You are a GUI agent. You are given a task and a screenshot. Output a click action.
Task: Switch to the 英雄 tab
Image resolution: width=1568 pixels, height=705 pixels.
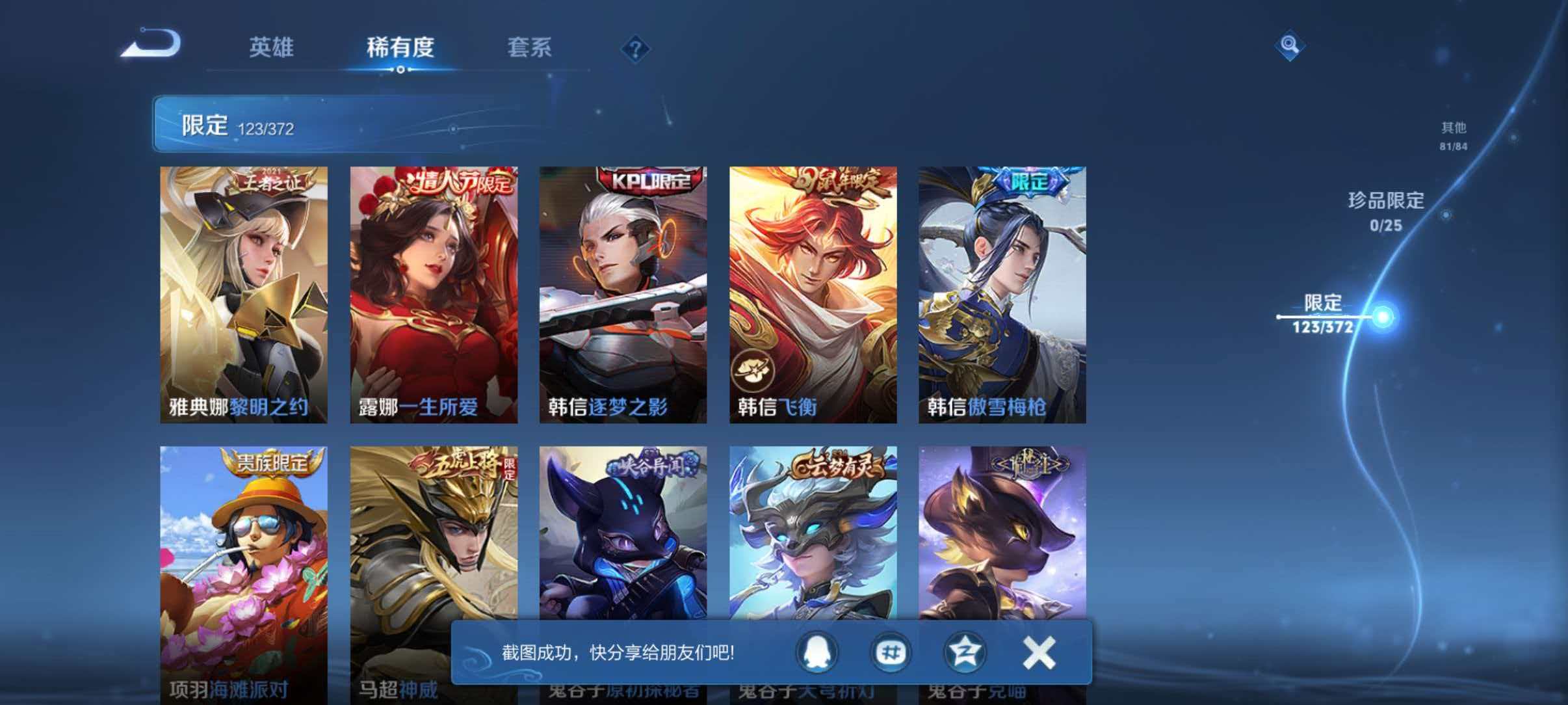coord(271,48)
